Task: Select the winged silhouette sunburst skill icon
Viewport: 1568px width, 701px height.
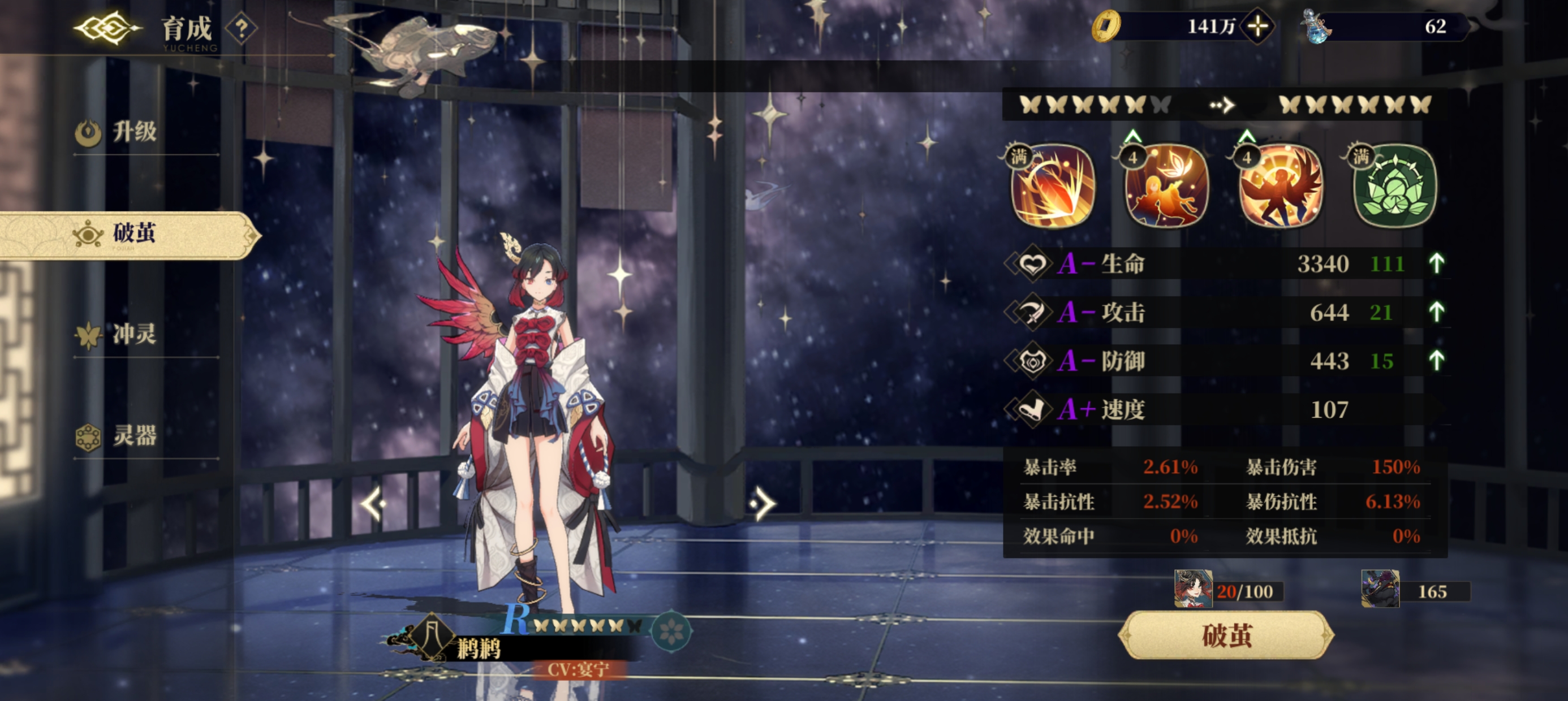Action: pos(1281,187)
